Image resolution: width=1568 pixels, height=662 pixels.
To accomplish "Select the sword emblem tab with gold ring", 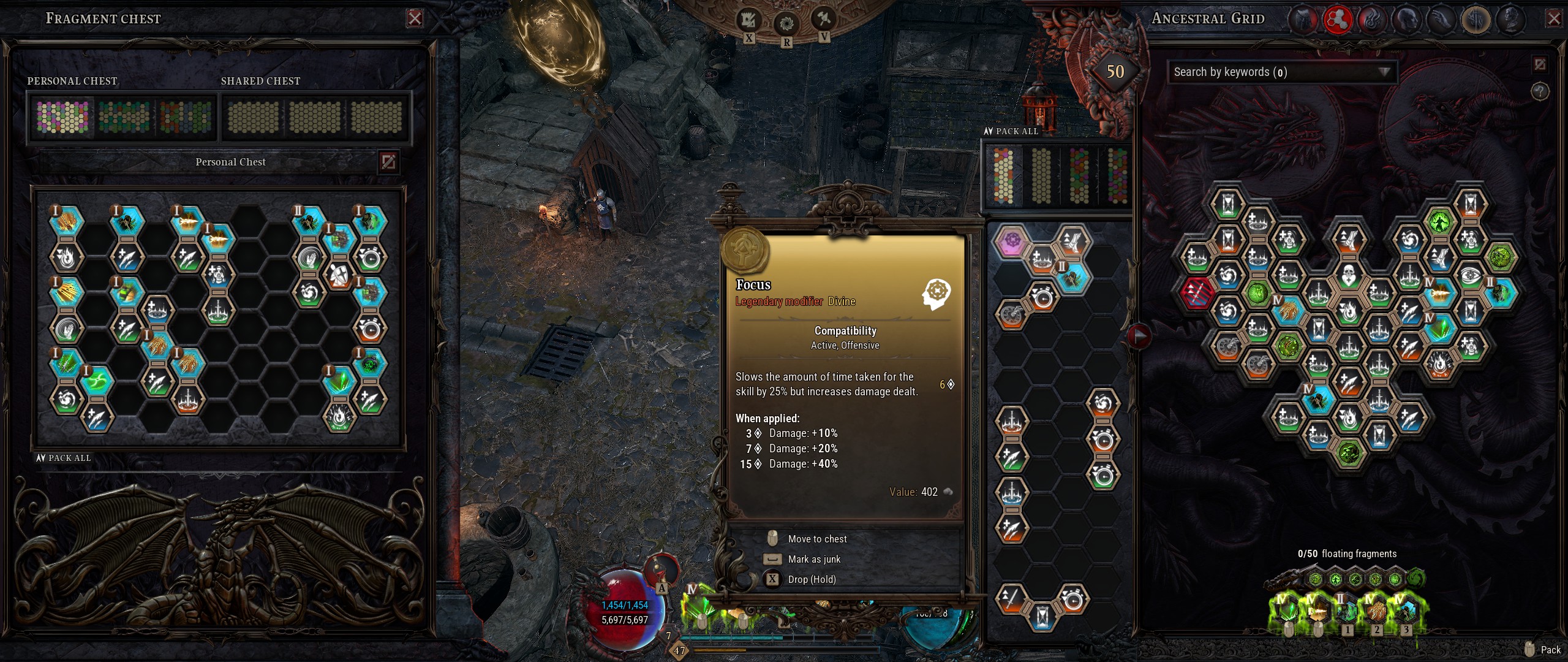I will [1476, 20].
